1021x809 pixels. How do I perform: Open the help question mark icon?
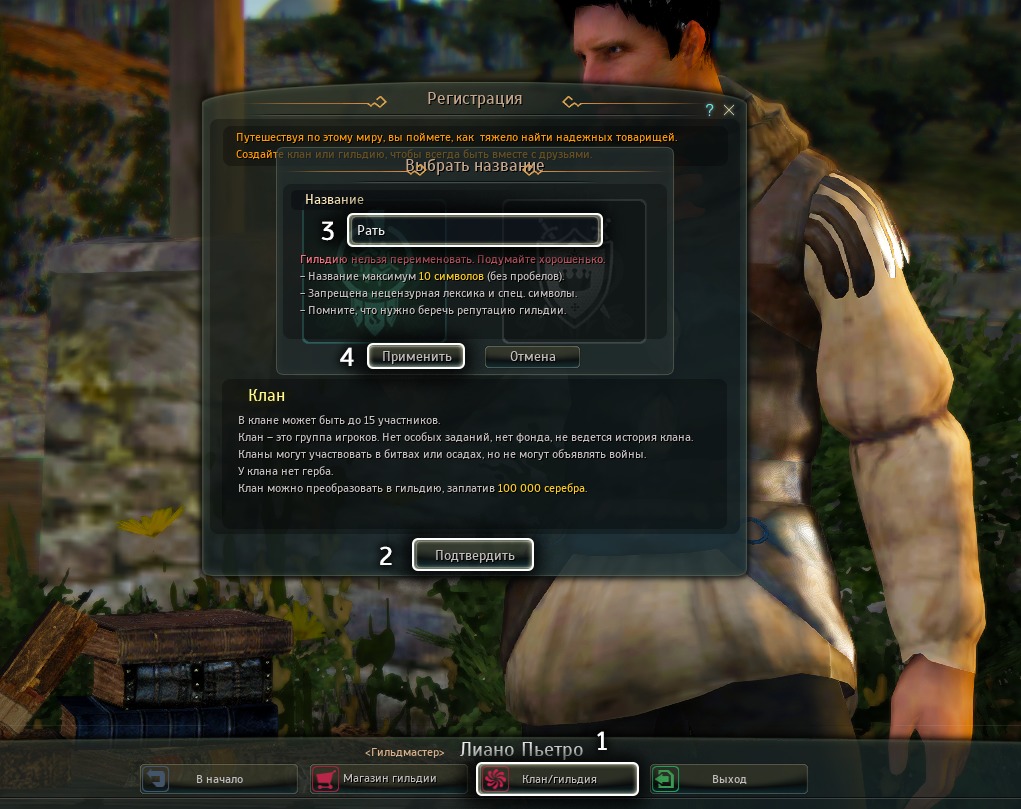point(709,110)
